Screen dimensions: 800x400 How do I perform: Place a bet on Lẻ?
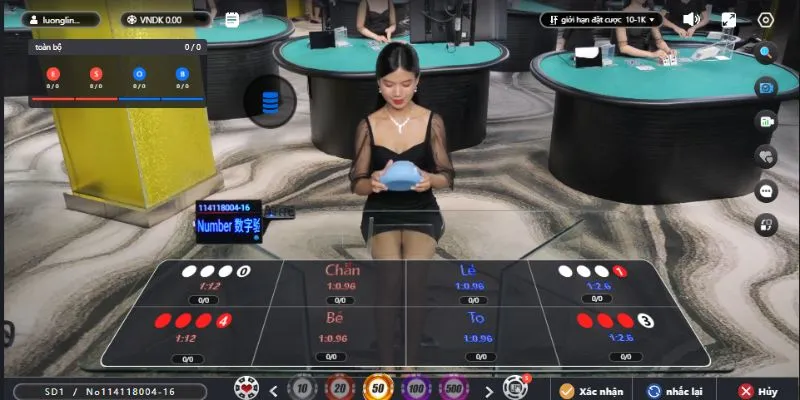coord(467,284)
